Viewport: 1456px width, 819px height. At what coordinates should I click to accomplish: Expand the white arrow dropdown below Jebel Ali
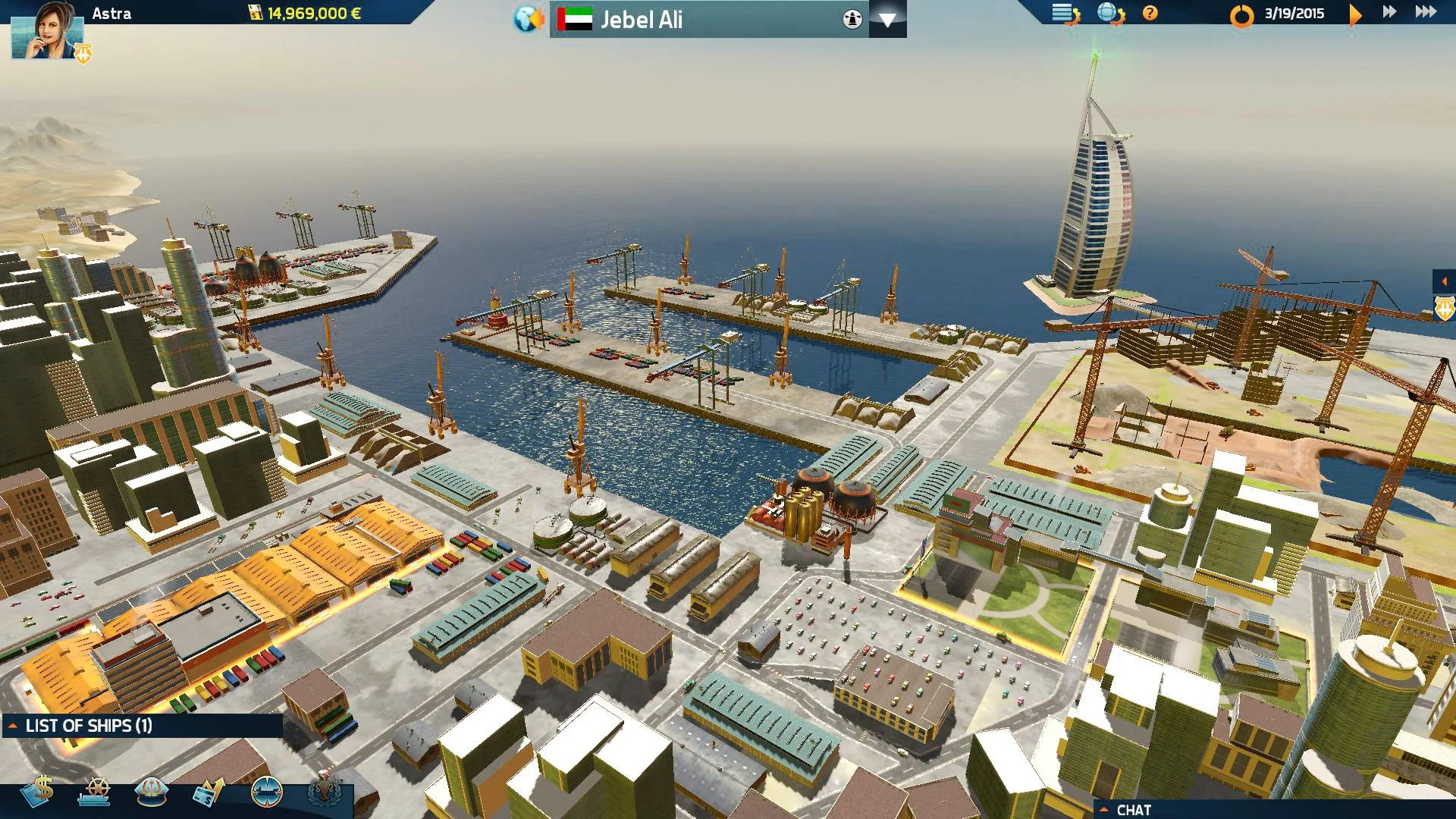click(x=887, y=20)
